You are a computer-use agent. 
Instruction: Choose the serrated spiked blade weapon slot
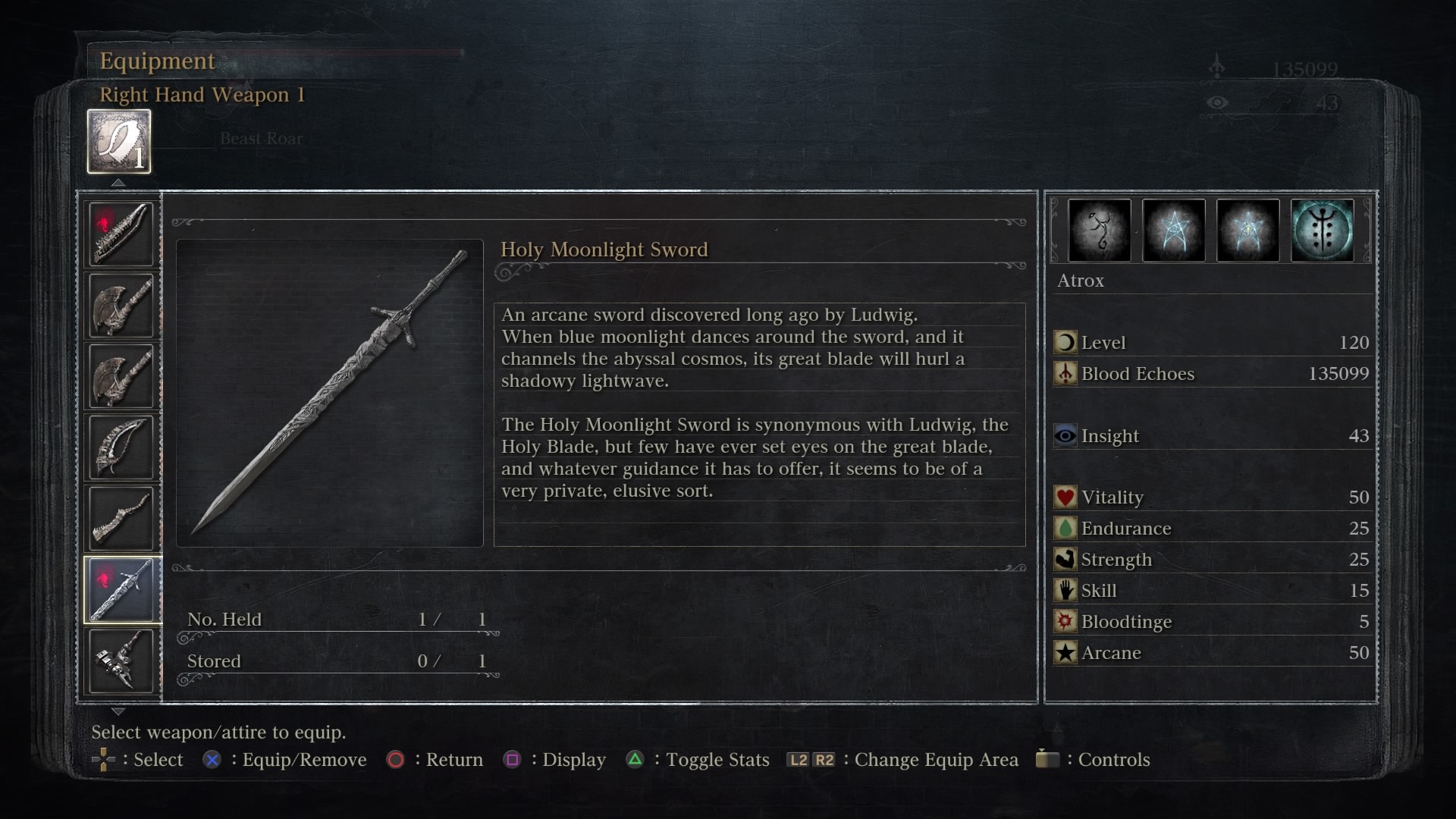pyautogui.click(x=121, y=234)
